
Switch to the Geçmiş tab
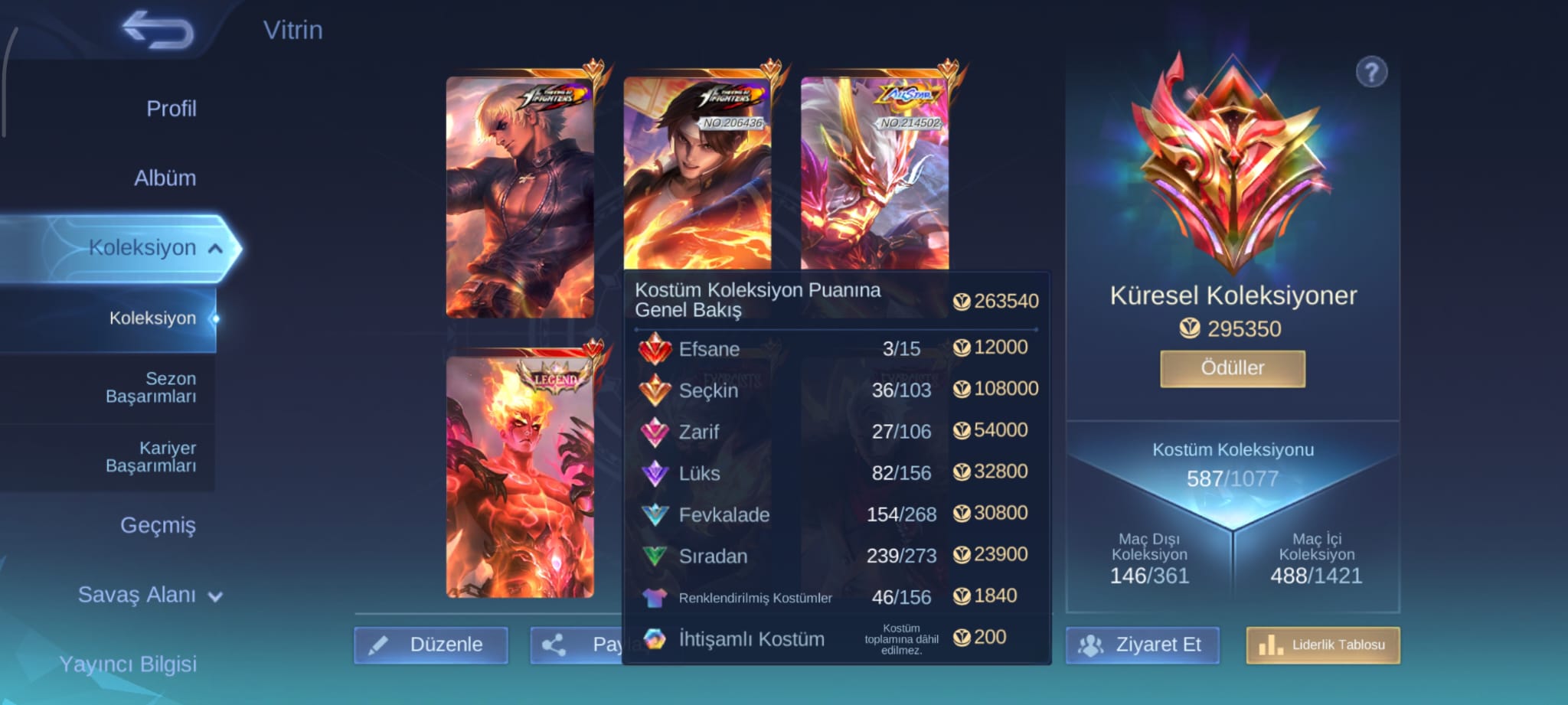point(158,525)
